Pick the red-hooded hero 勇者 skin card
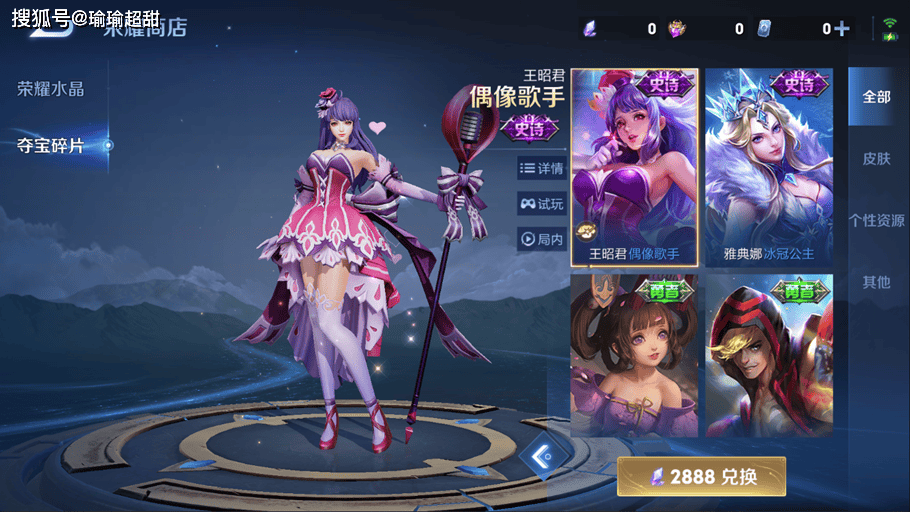The height and width of the screenshot is (512, 910). click(x=769, y=355)
